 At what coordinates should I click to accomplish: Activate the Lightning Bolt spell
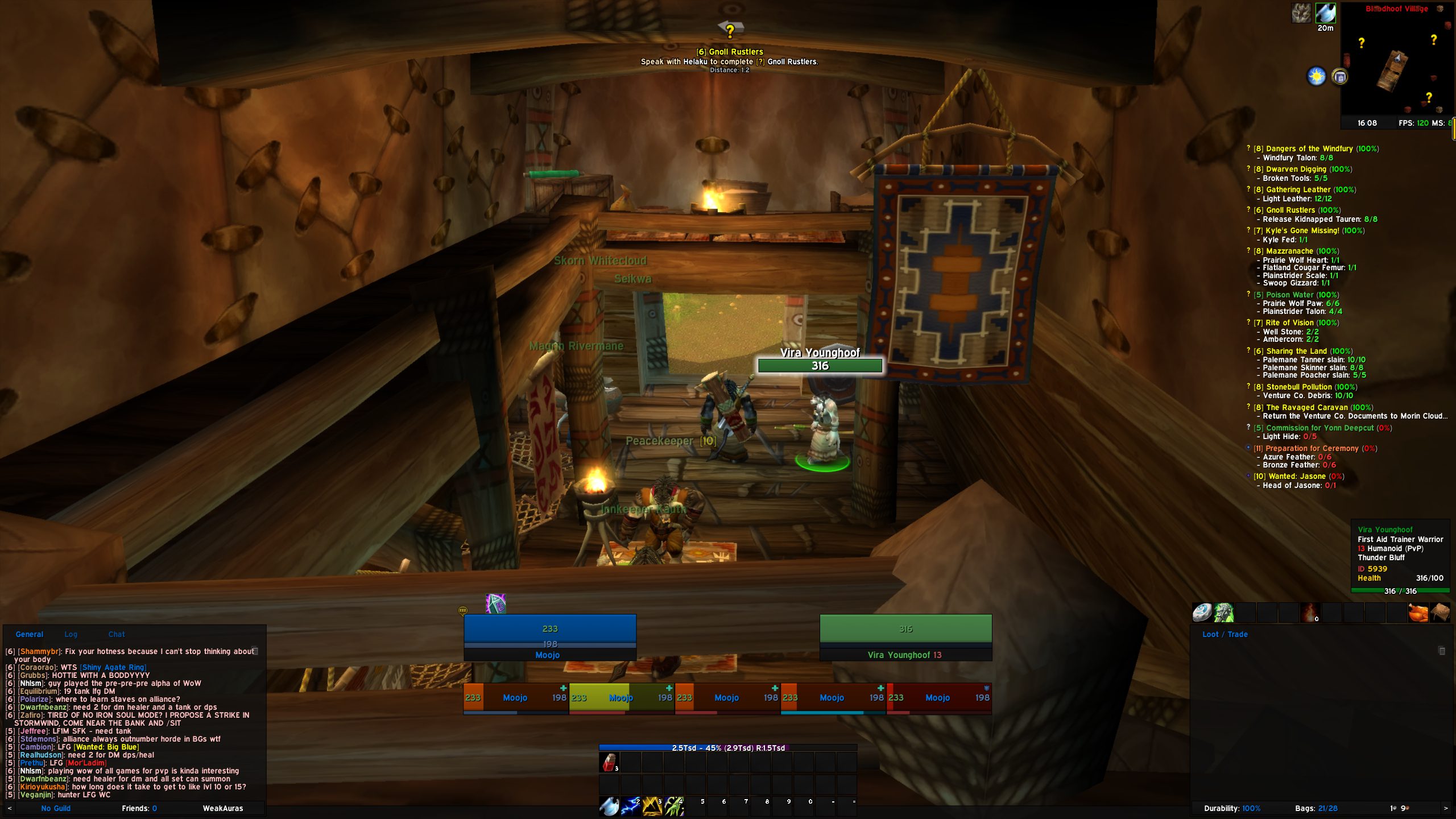pyautogui.click(x=630, y=806)
